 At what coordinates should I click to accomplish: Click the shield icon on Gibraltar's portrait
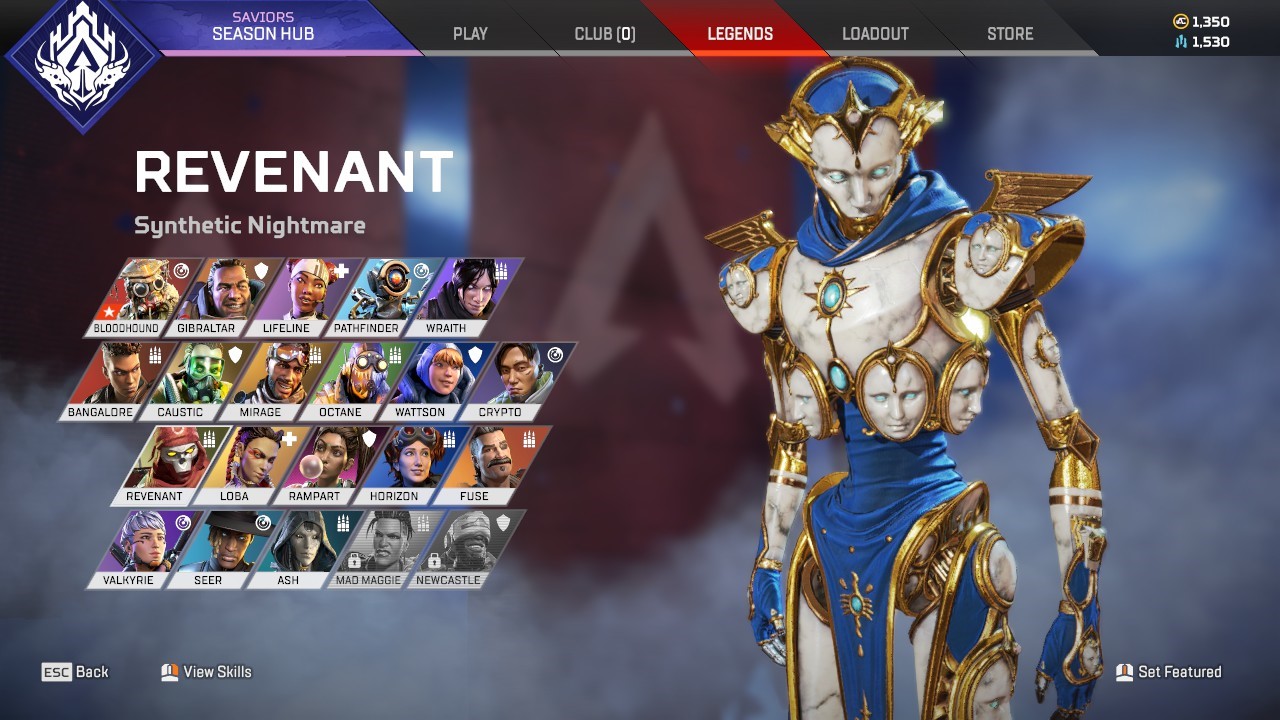point(262,270)
